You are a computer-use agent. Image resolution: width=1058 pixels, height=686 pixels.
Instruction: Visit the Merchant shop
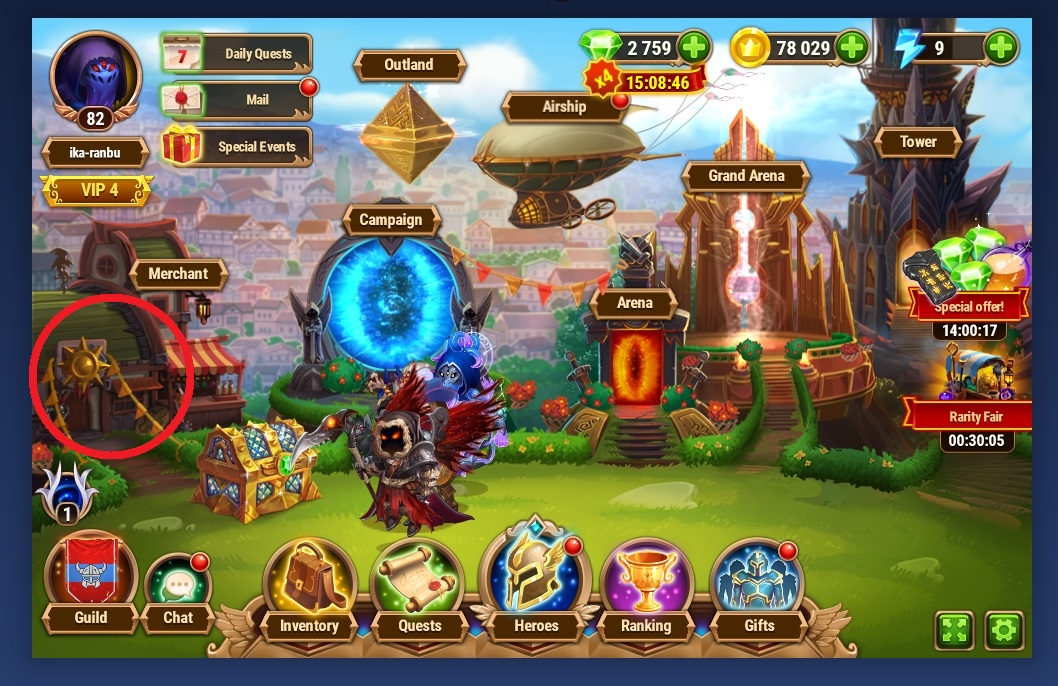pos(178,273)
